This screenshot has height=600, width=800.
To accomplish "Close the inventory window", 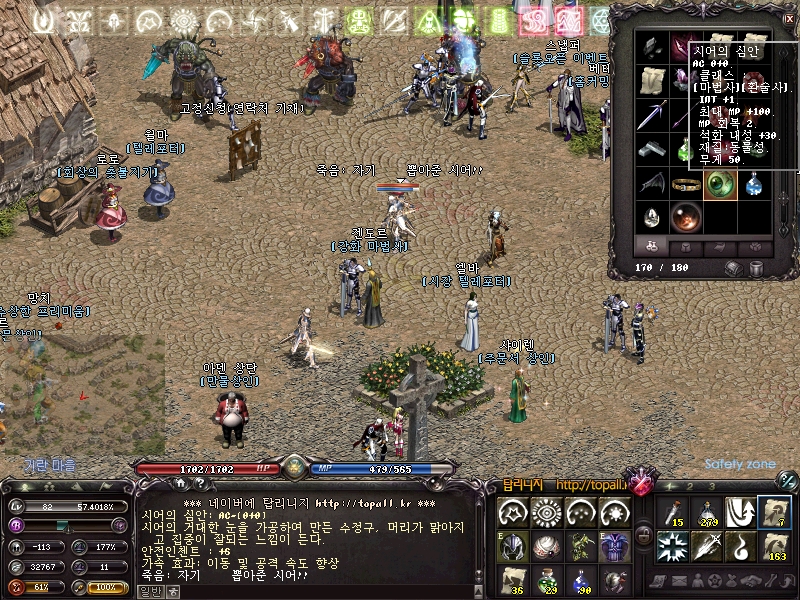I will pos(788,18).
